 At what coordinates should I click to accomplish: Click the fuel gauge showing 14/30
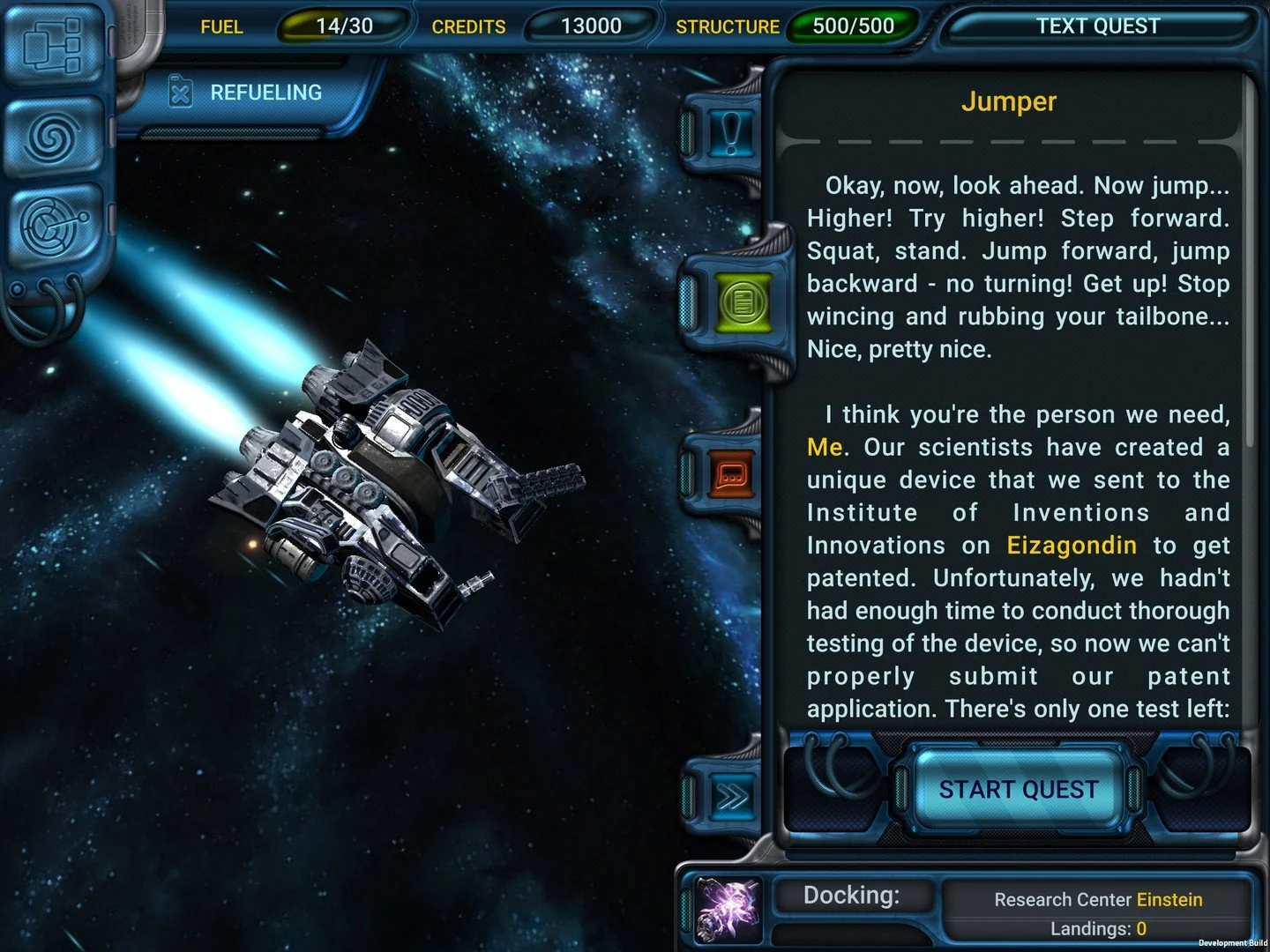coord(341,26)
